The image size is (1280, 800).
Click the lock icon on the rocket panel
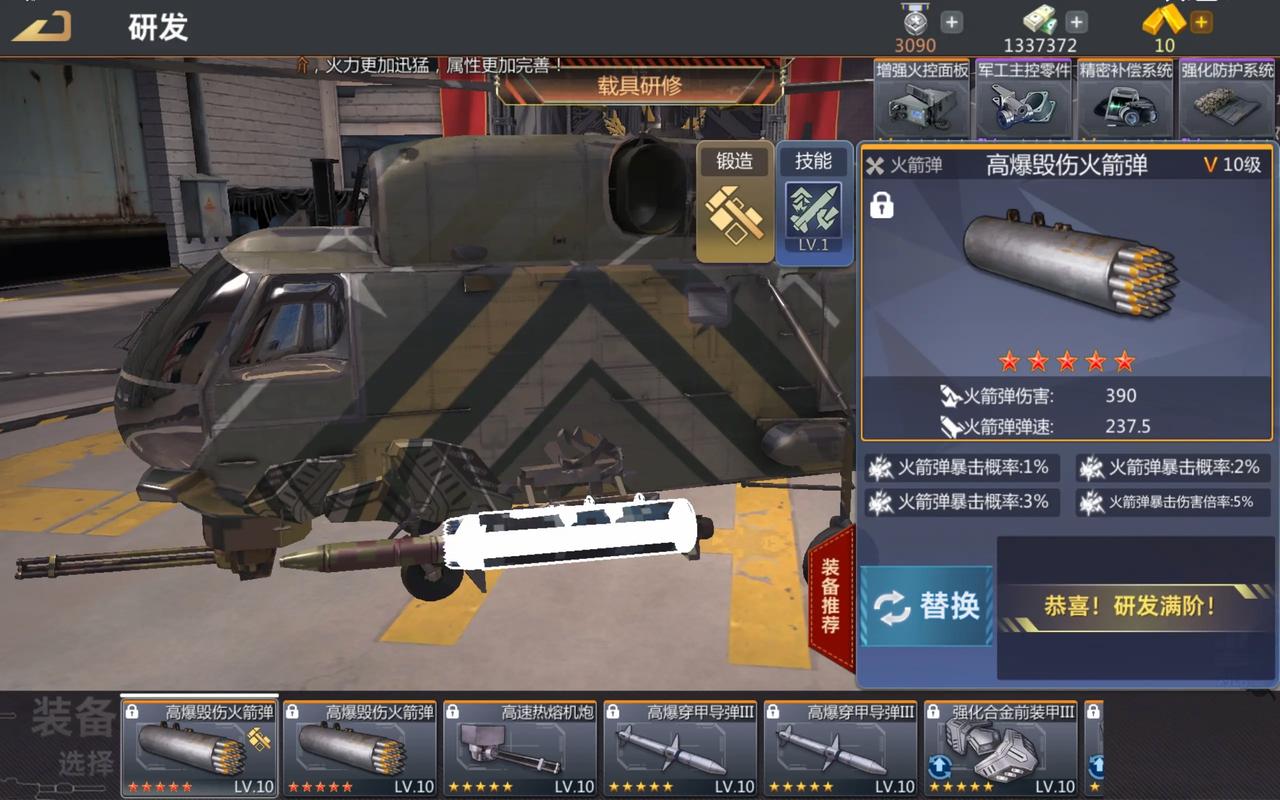(x=884, y=206)
